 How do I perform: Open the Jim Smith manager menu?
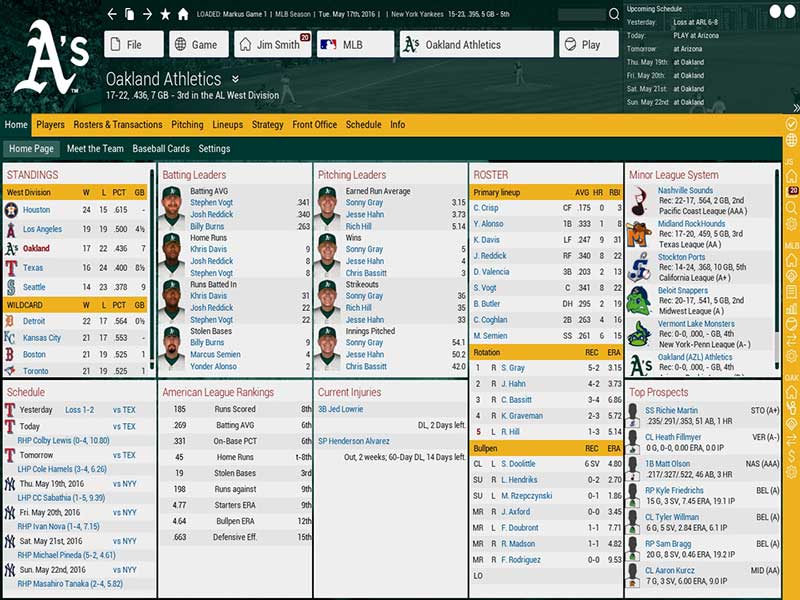click(x=272, y=45)
